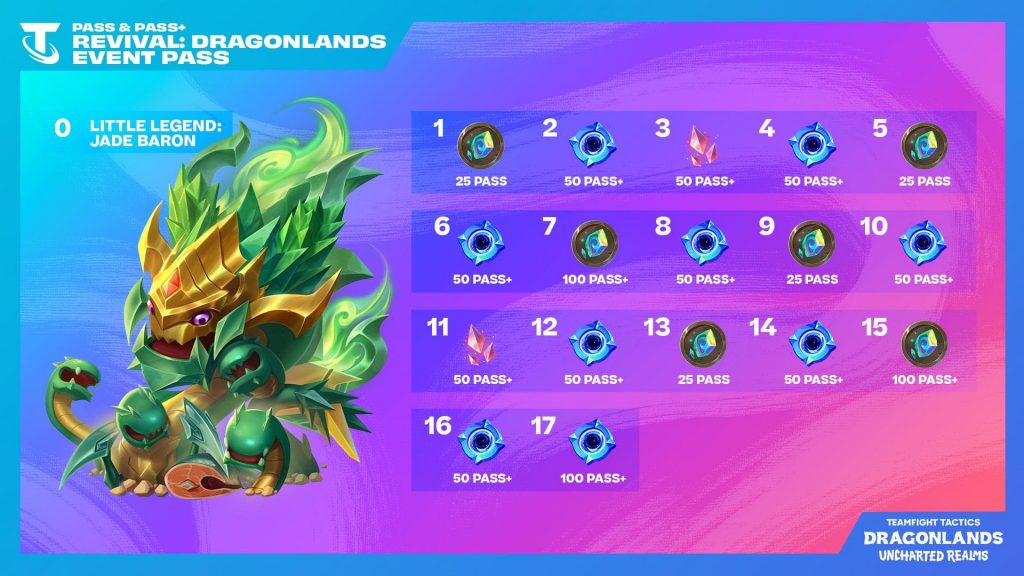Click the tier 3 pink crystal reward
Viewport: 1024px width, 576px height.
click(697, 145)
